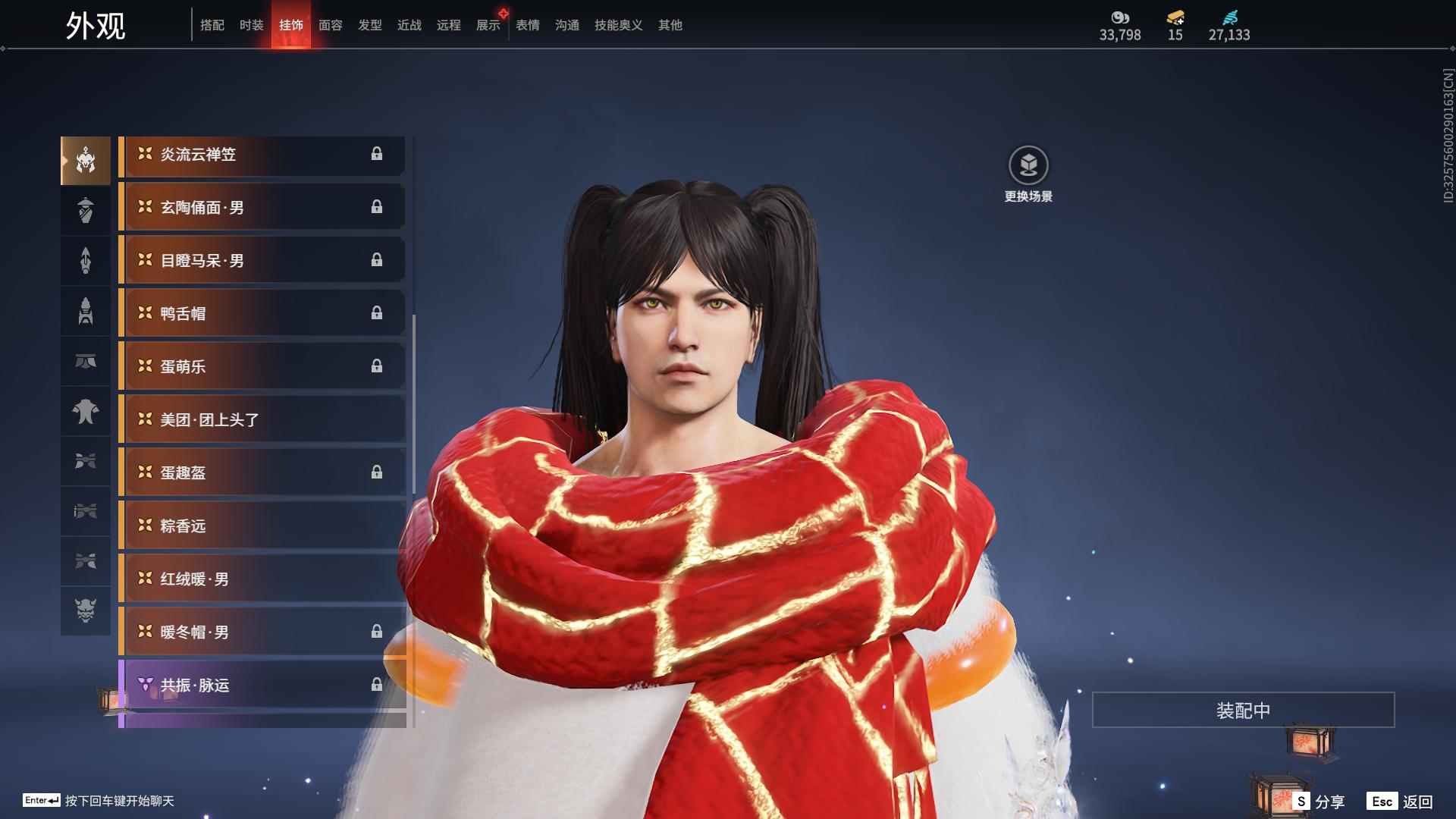1456x819 pixels.
Task: Return with the 返回 button
Action: click(1401, 801)
